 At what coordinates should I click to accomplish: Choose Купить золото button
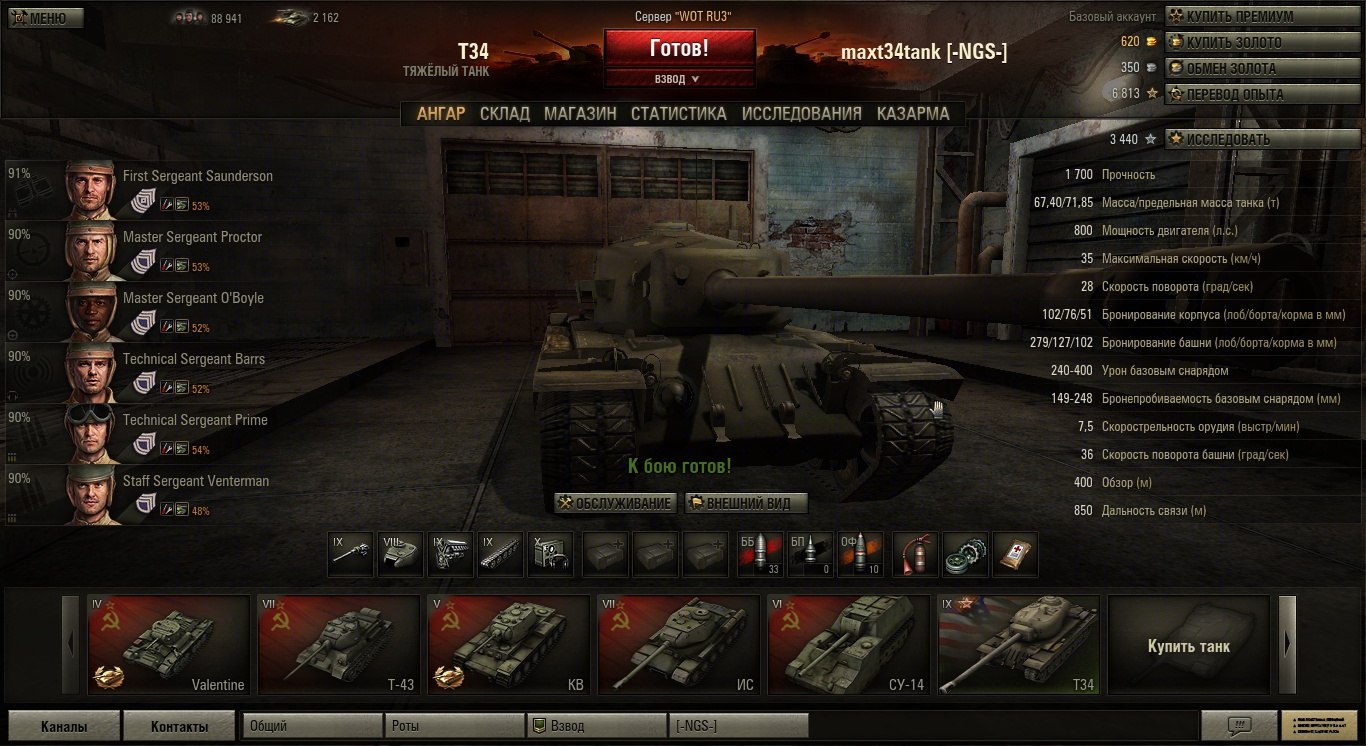pos(1234,42)
